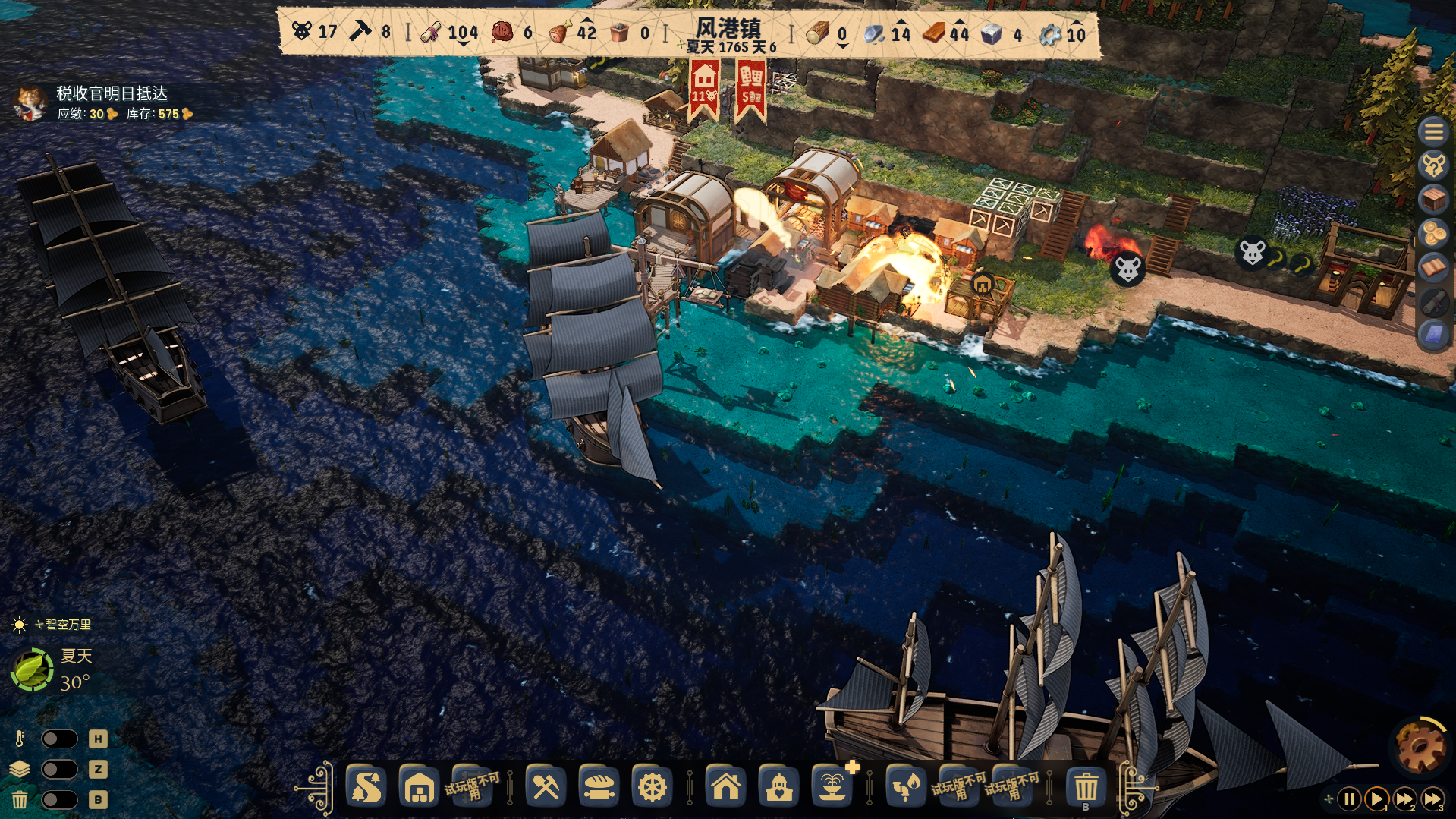This screenshot has height=819, width=1456.
Task: Pause the game with the pause button
Action: (1349, 799)
